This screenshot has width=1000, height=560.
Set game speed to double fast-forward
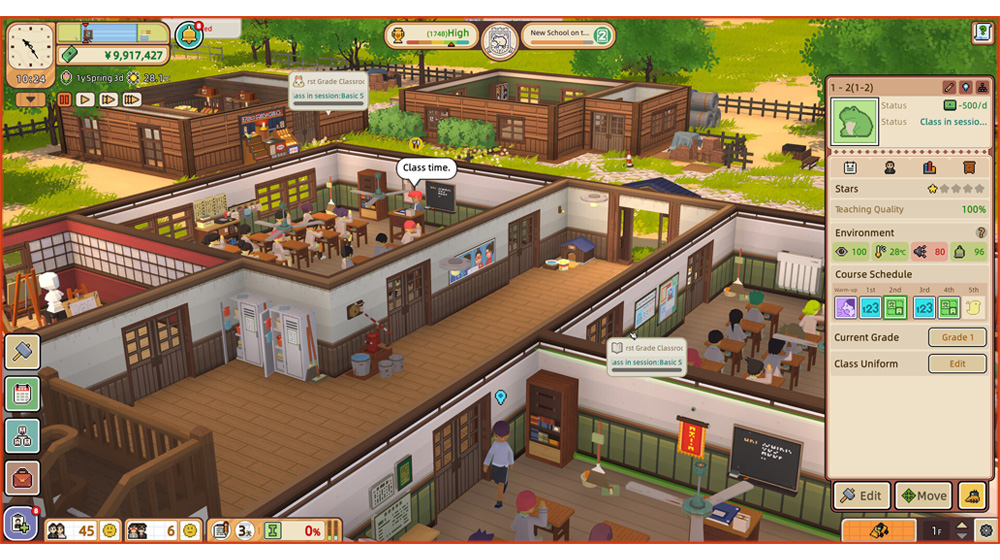point(109,99)
